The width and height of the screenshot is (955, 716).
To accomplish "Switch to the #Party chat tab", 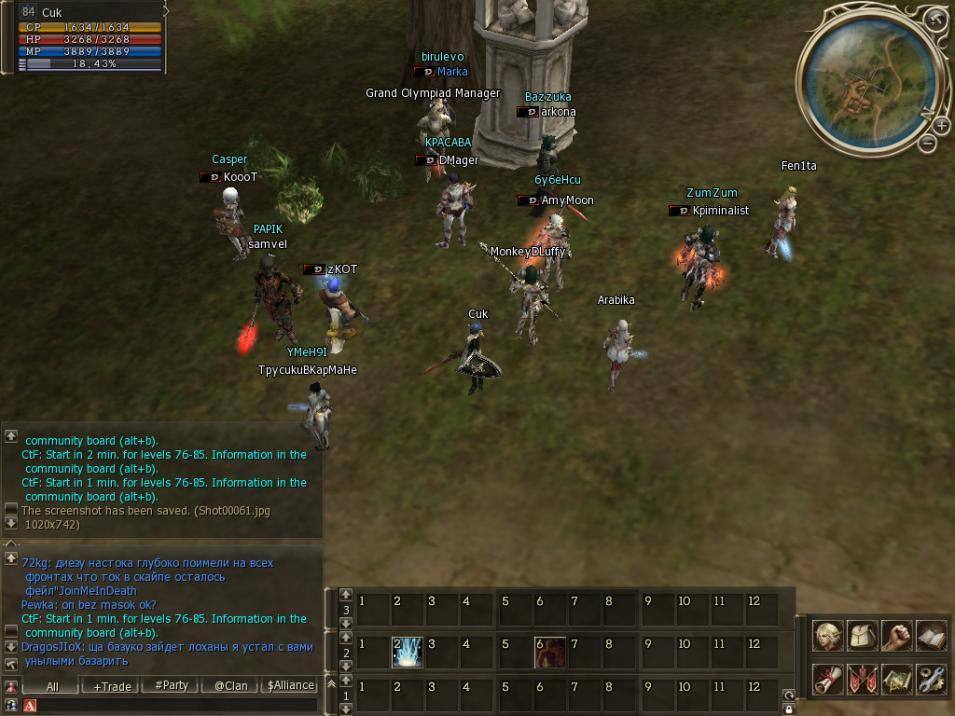I will (x=170, y=686).
